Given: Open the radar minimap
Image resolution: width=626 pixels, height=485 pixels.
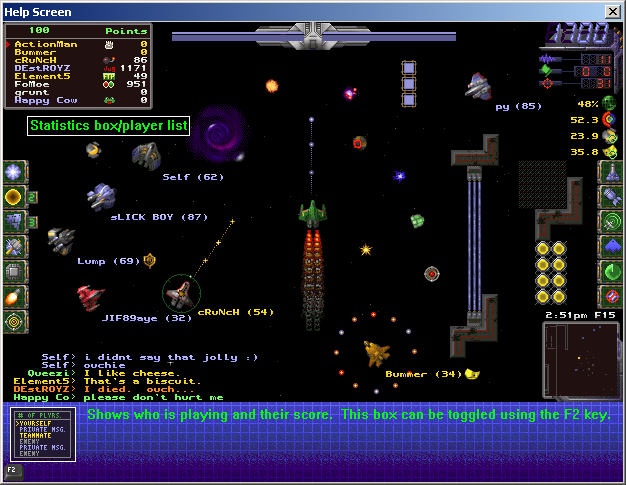Looking at the screenshot, I should coord(580,358).
